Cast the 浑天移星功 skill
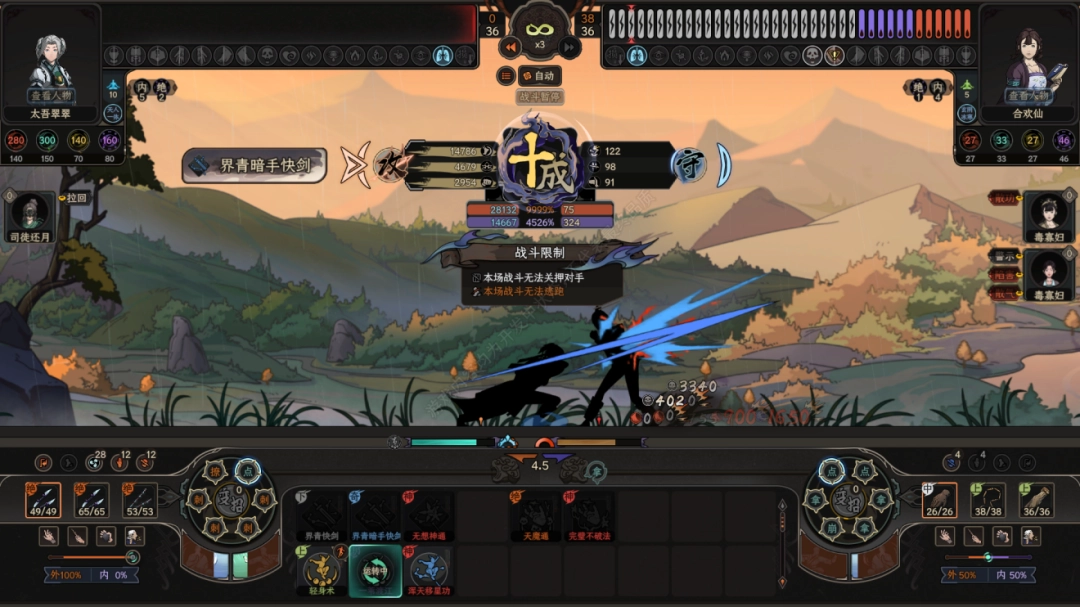 [428, 570]
